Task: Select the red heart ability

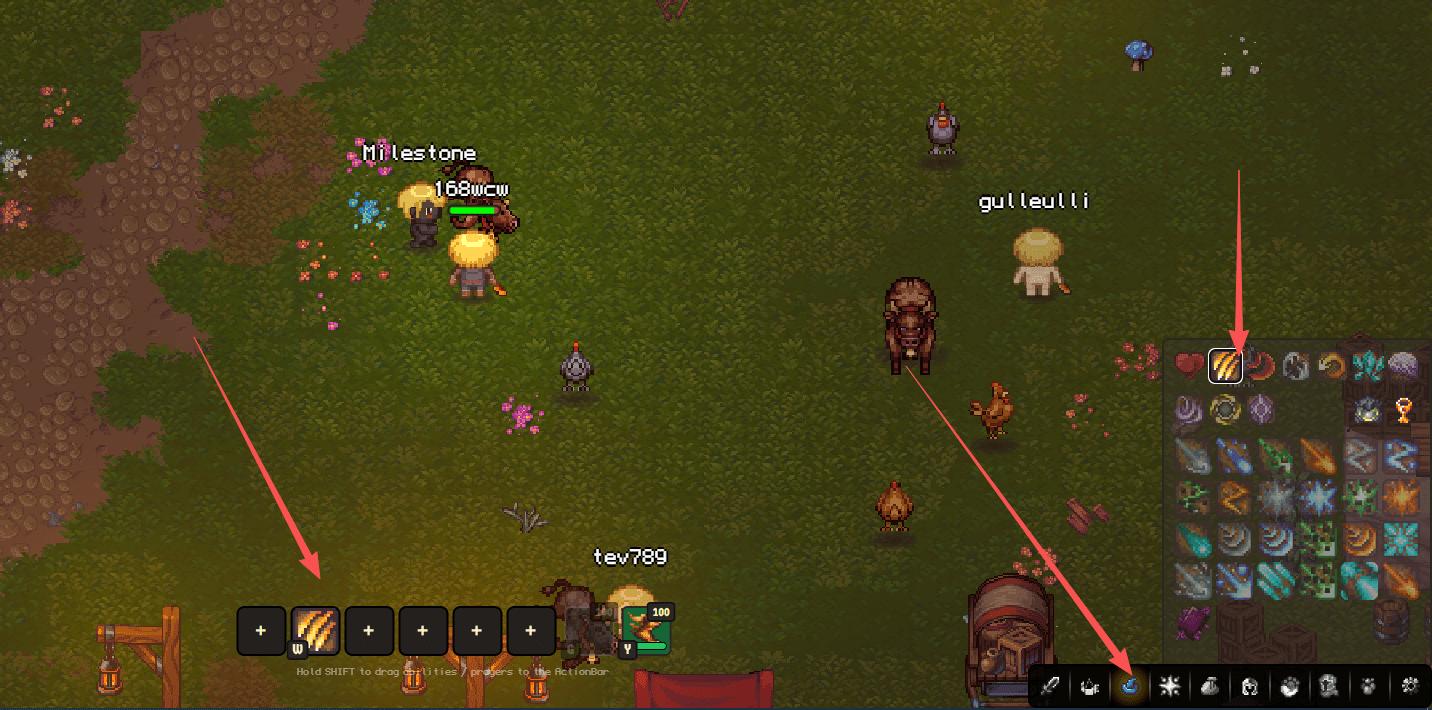Action: (x=1189, y=366)
